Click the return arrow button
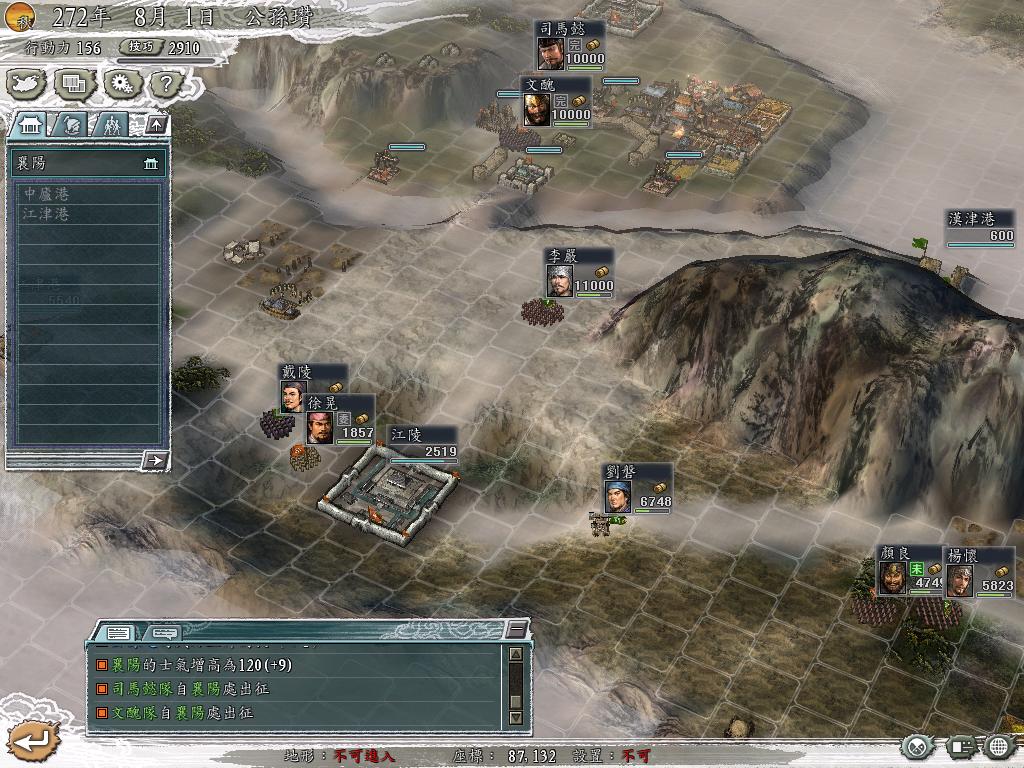Image resolution: width=1024 pixels, height=768 pixels. [x=32, y=741]
